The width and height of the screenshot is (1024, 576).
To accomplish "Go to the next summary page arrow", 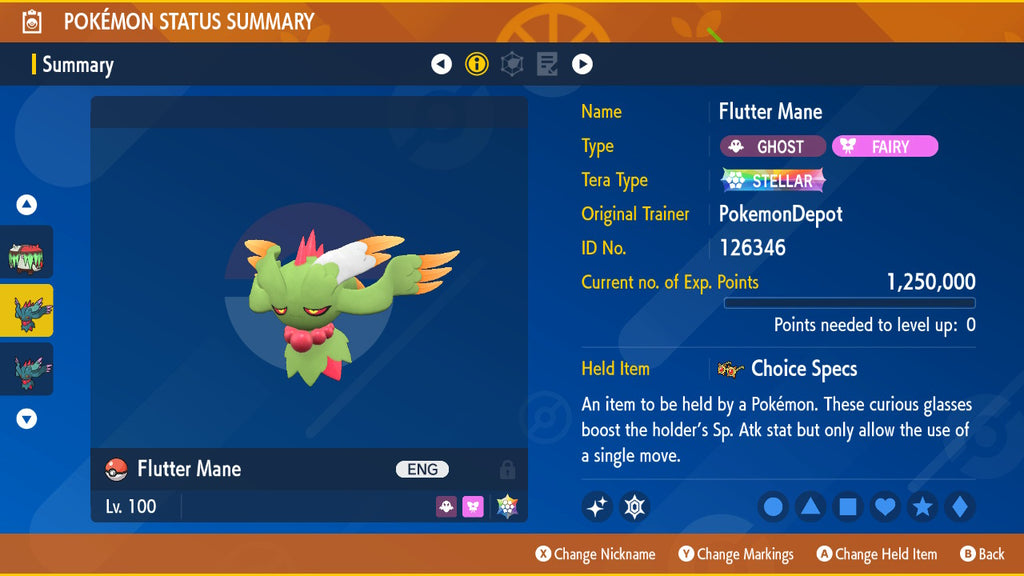I will (x=582, y=64).
